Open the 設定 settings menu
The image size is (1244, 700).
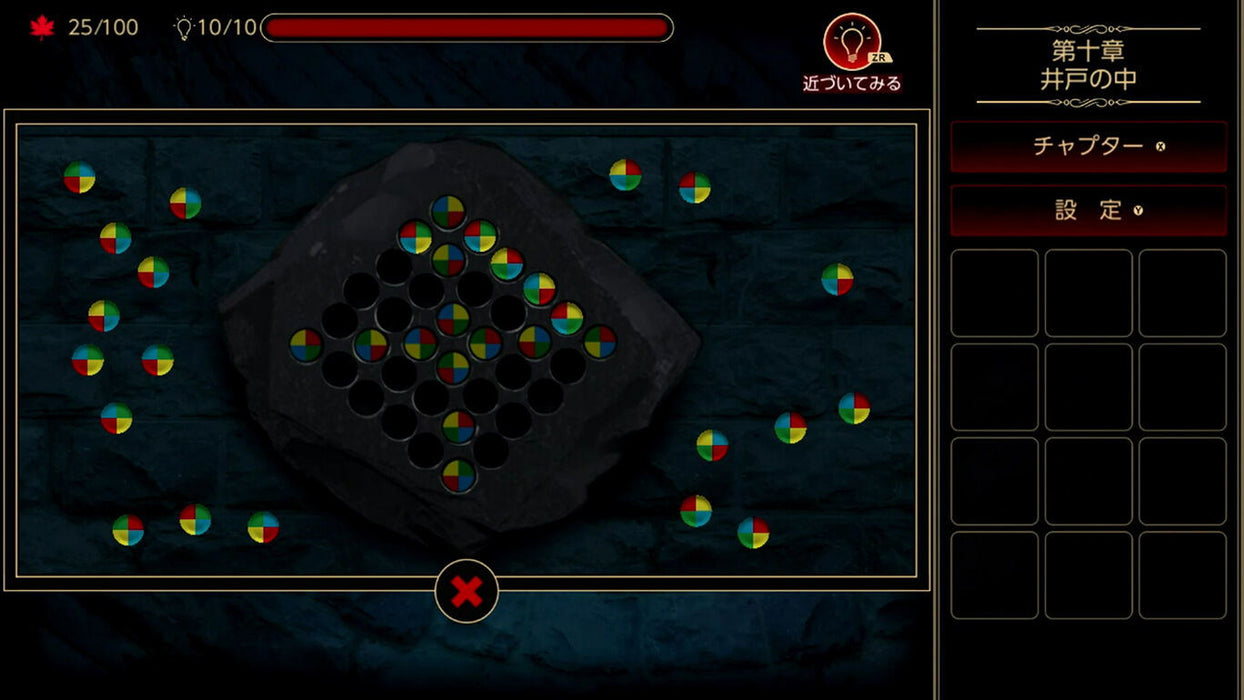(x=1088, y=210)
